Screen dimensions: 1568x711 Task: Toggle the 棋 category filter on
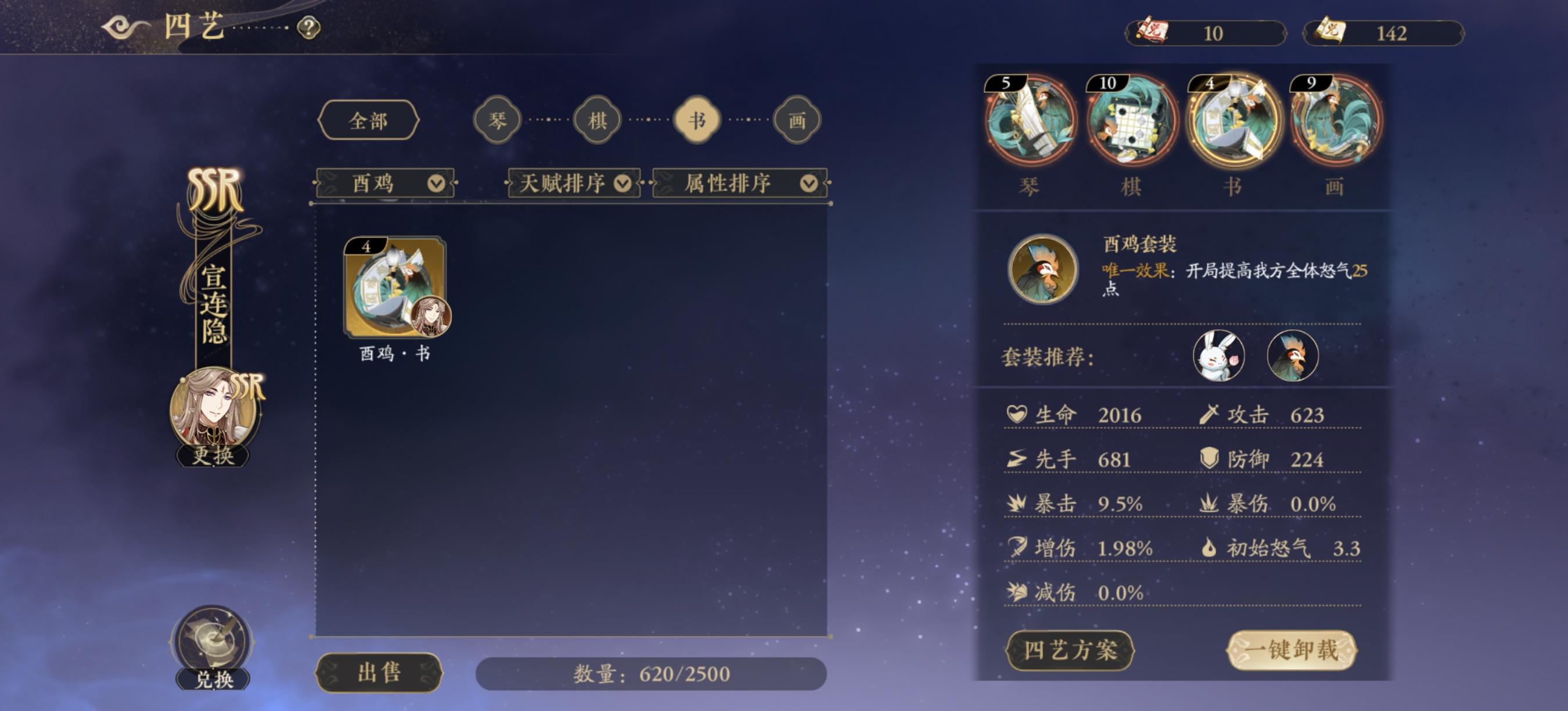coord(596,119)
